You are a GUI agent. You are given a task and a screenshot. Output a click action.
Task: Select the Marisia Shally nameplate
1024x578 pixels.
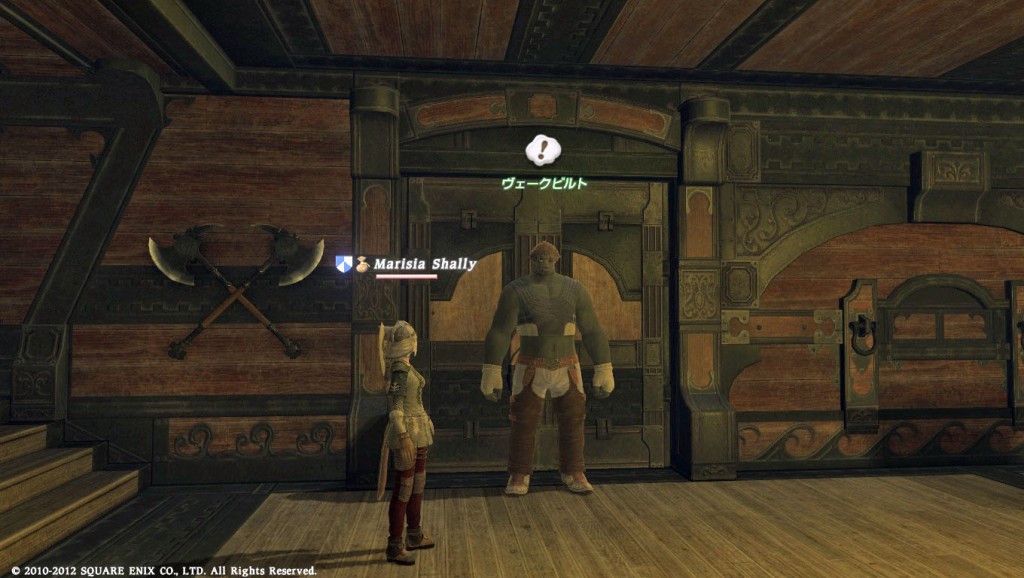(x=425, y=264)
